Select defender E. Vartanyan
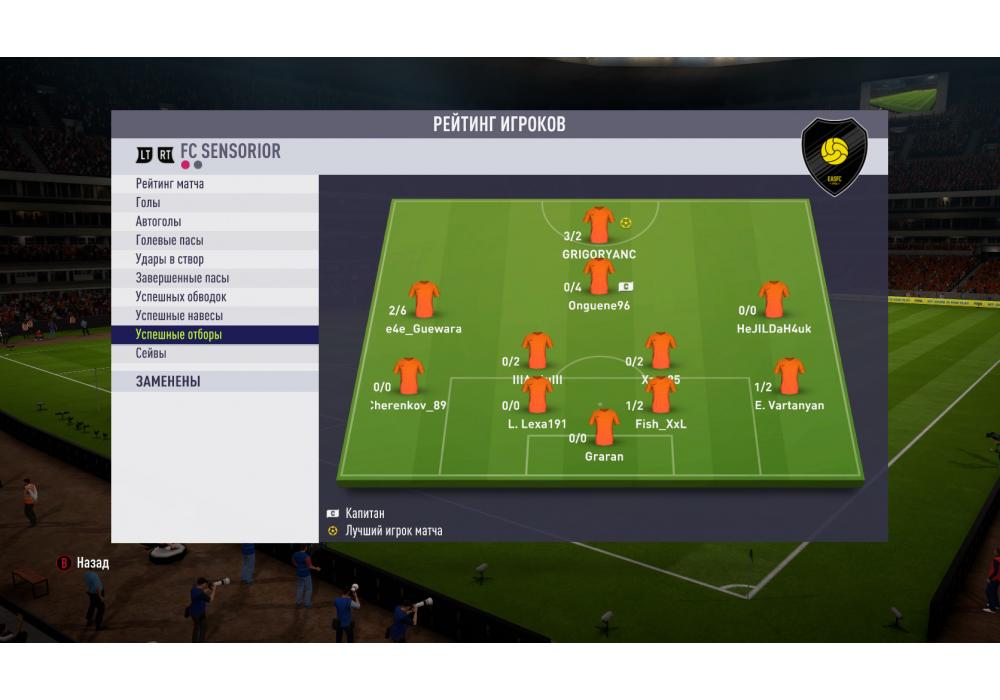This screenshot has height=700, width=1000. coord(789,377)
